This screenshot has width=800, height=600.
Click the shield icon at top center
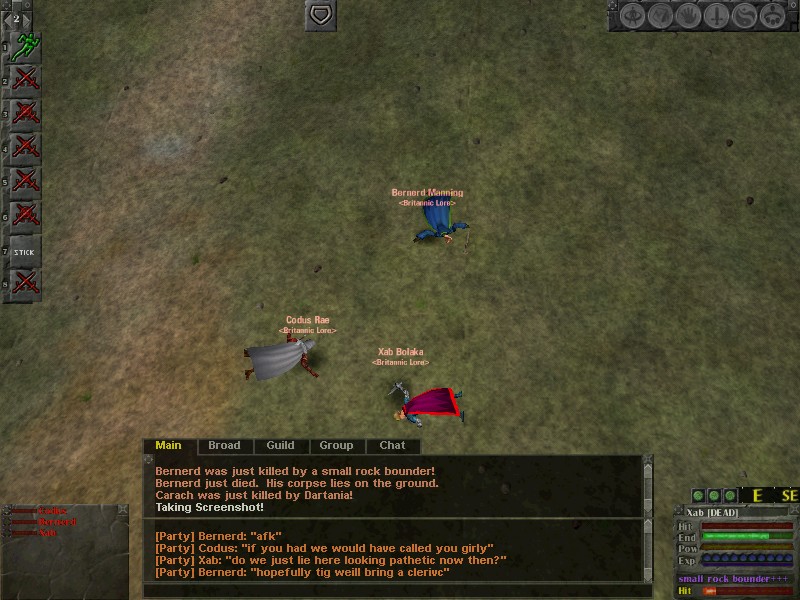tap(320, 15)
